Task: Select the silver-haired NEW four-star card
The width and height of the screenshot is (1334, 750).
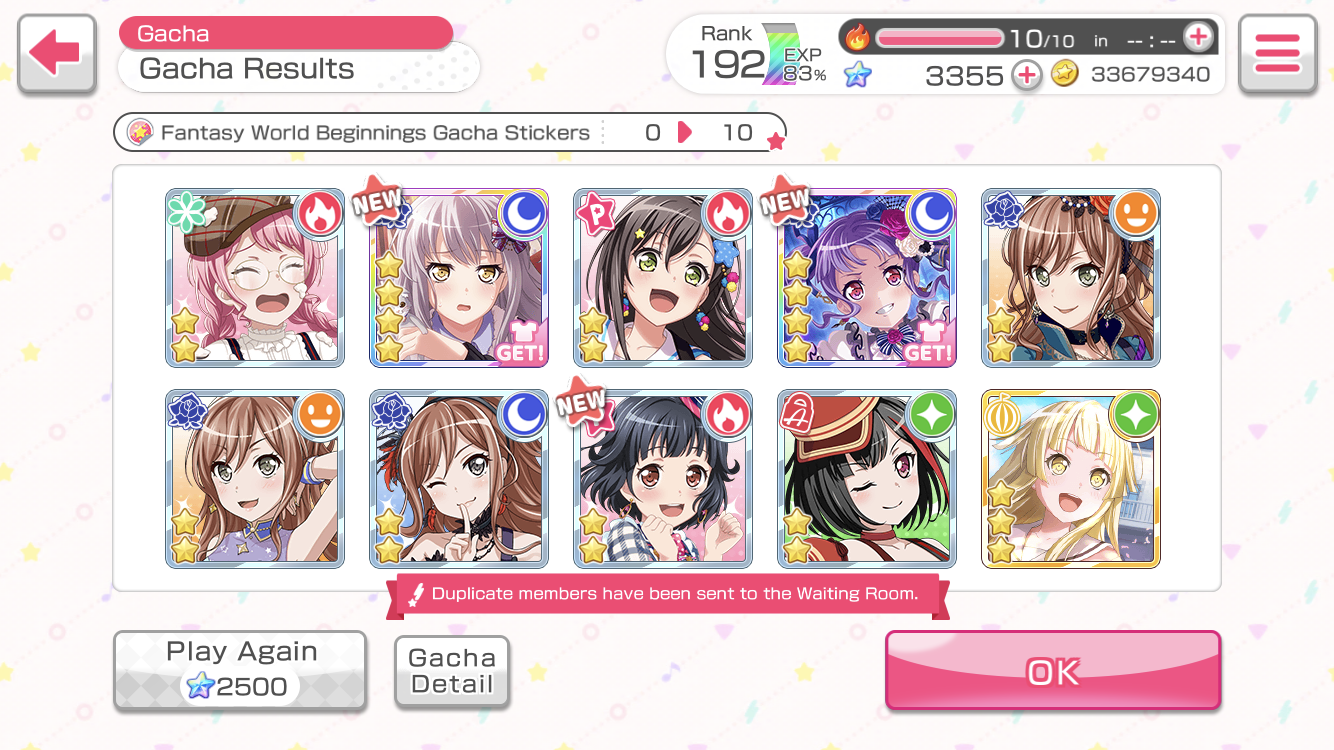Action: point(459,278)
